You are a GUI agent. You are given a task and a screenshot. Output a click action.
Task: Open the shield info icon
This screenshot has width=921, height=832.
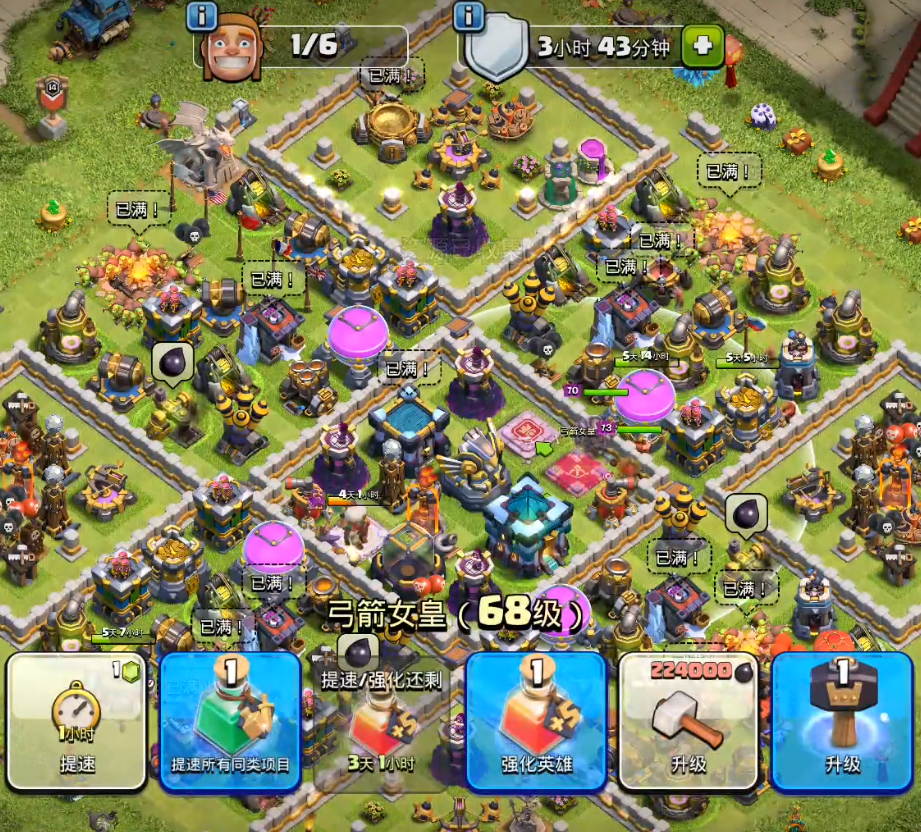[469, 15]
